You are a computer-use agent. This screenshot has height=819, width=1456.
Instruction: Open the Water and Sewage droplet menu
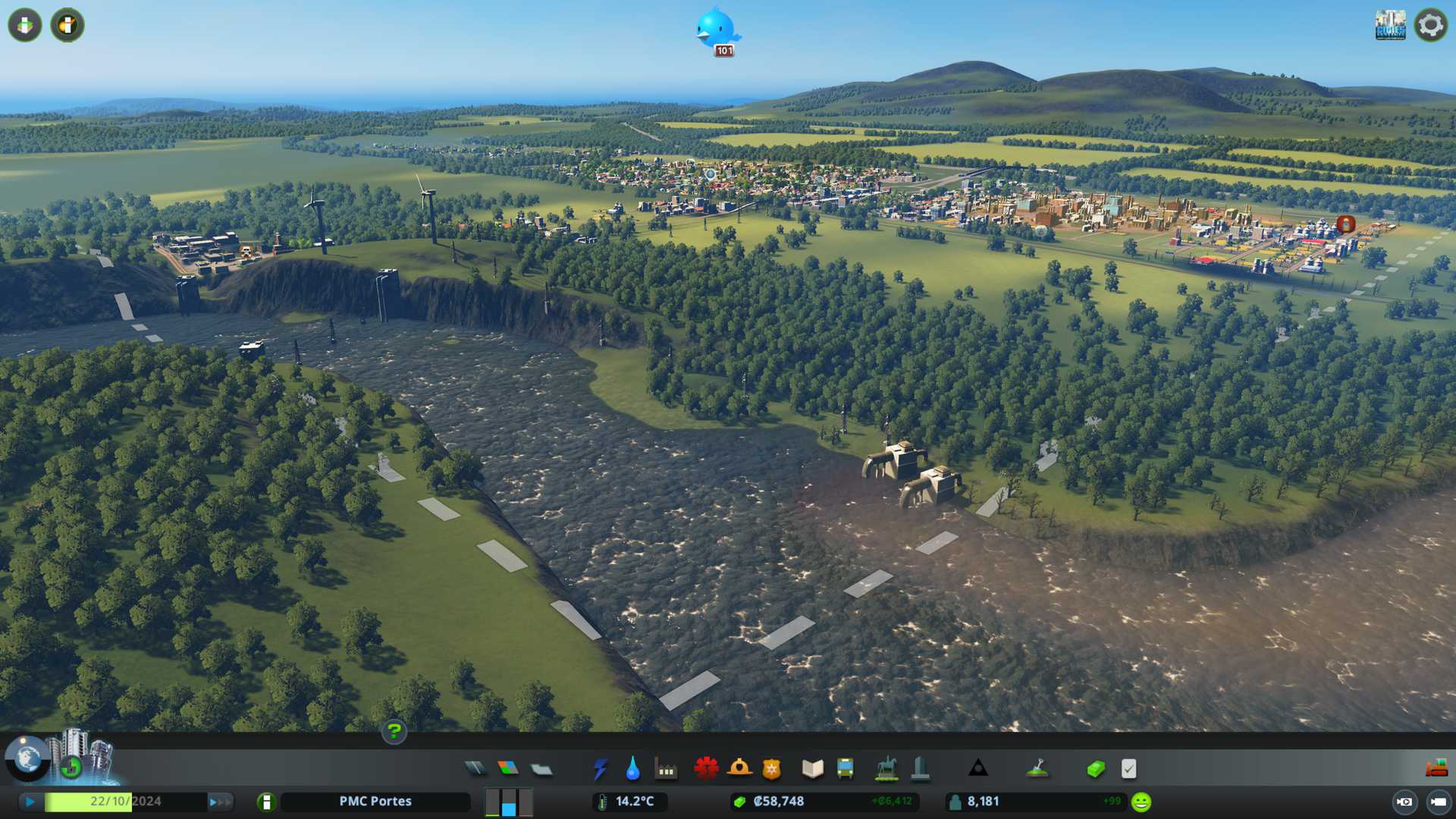click(632, 769)
